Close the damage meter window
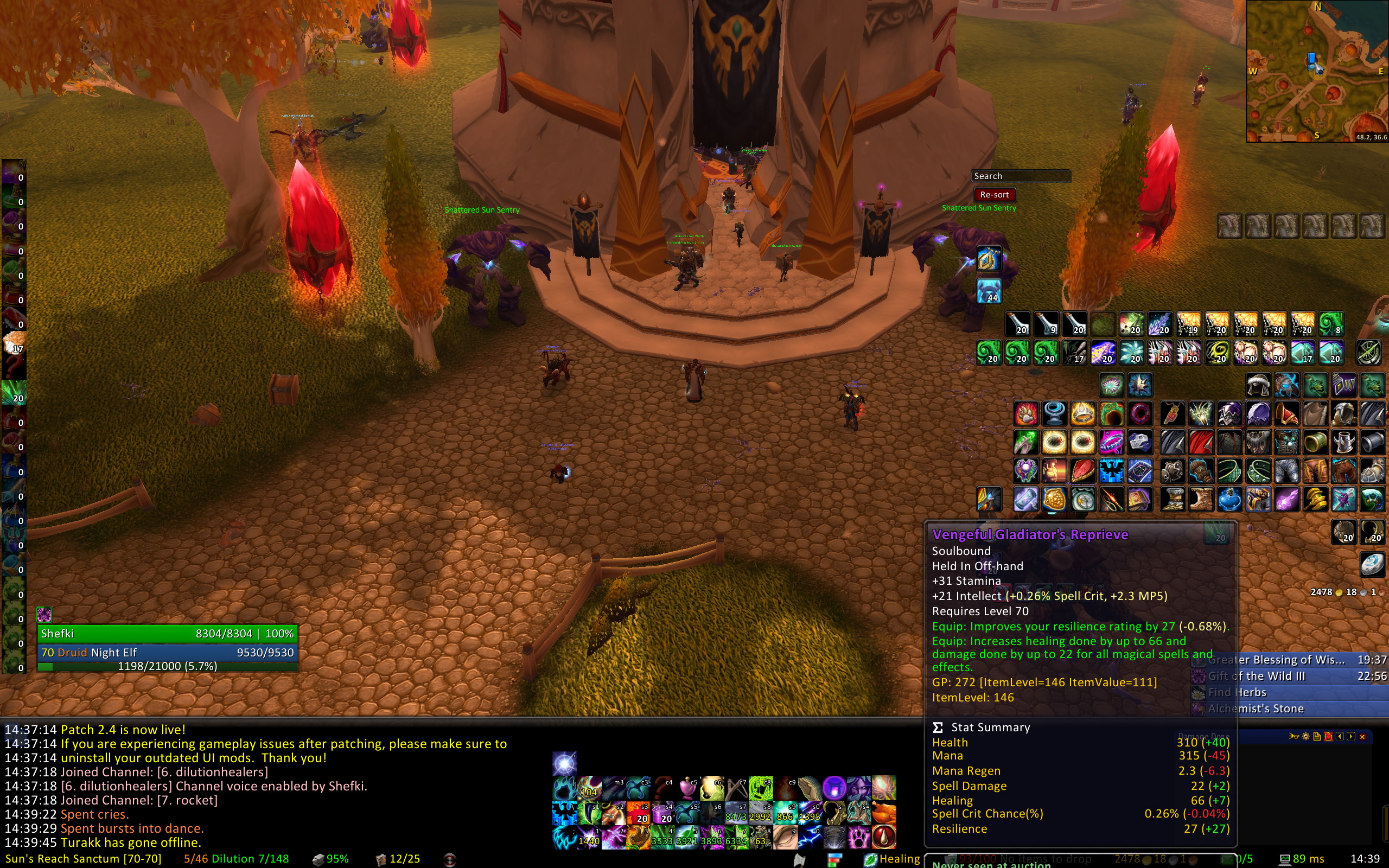1389x868 pixels. click(1362, 737)
